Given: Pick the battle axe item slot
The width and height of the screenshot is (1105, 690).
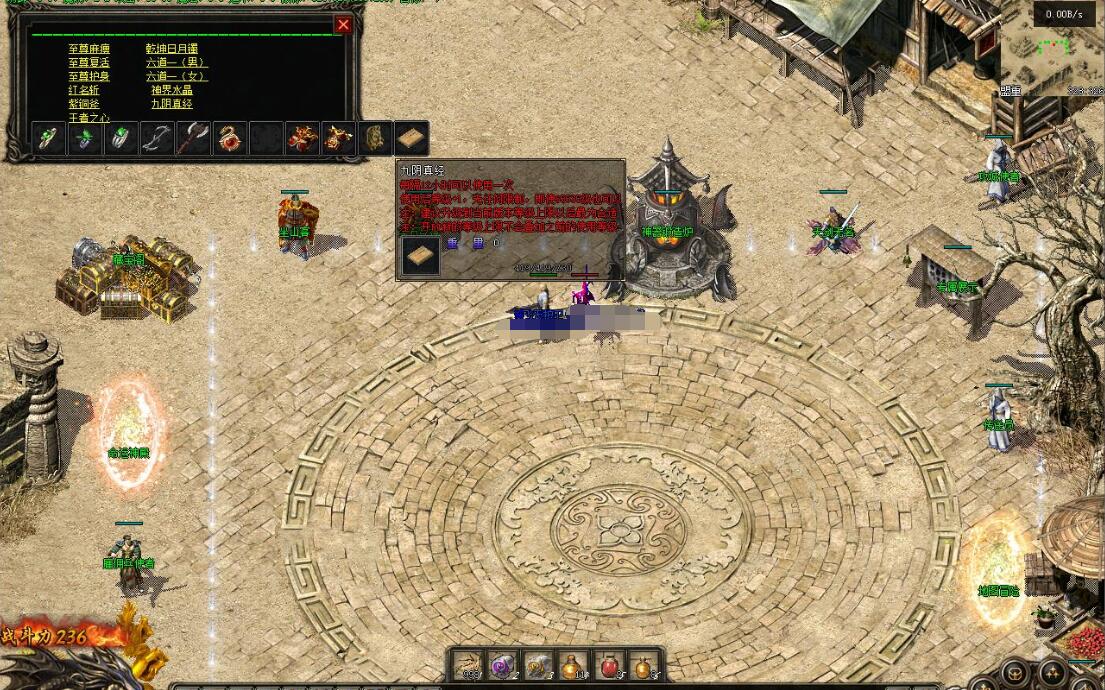Looking at the screenshot, I should click(x=192, y=139).
